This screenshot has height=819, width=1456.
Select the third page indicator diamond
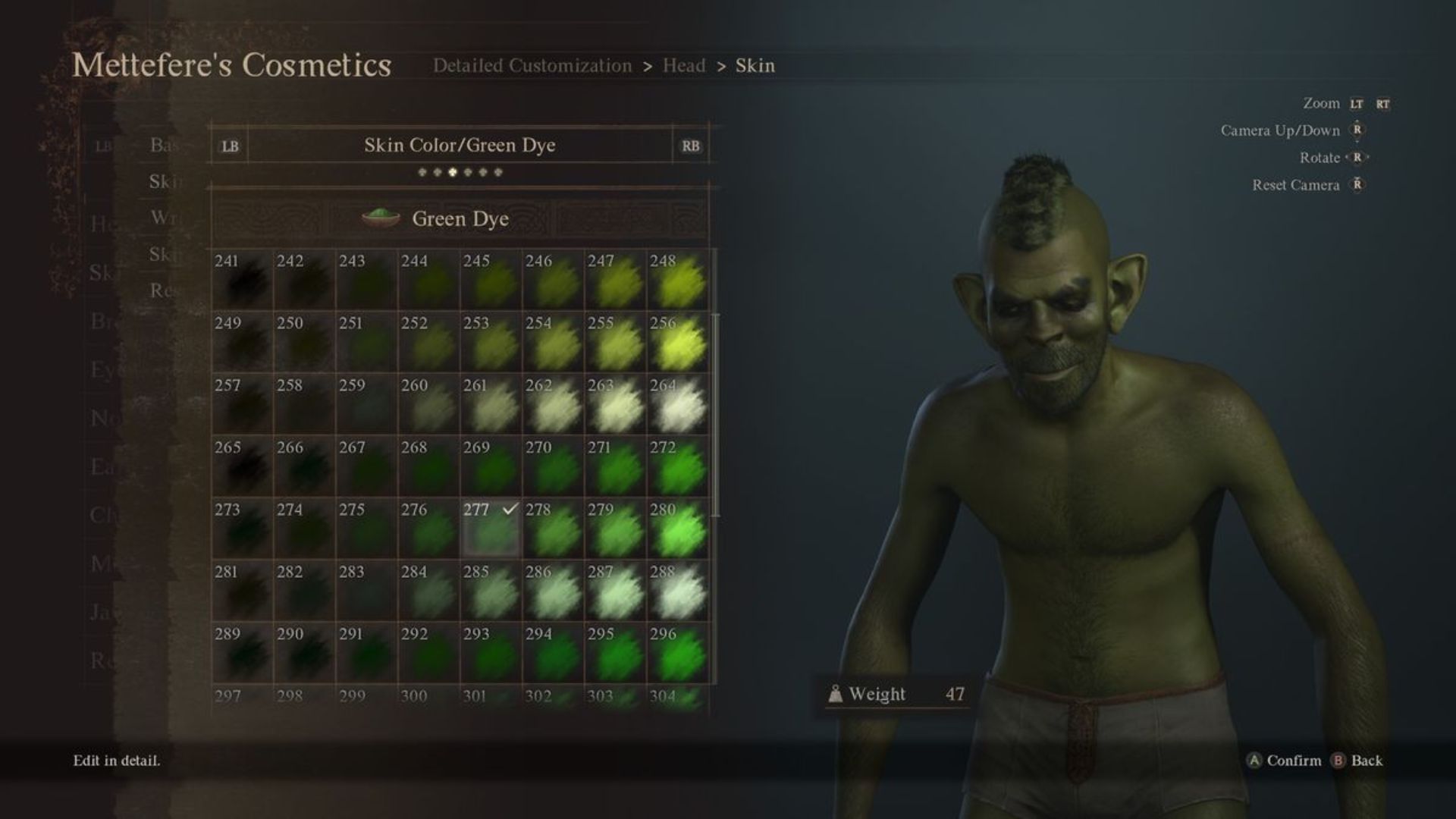(x=451, y=172)
